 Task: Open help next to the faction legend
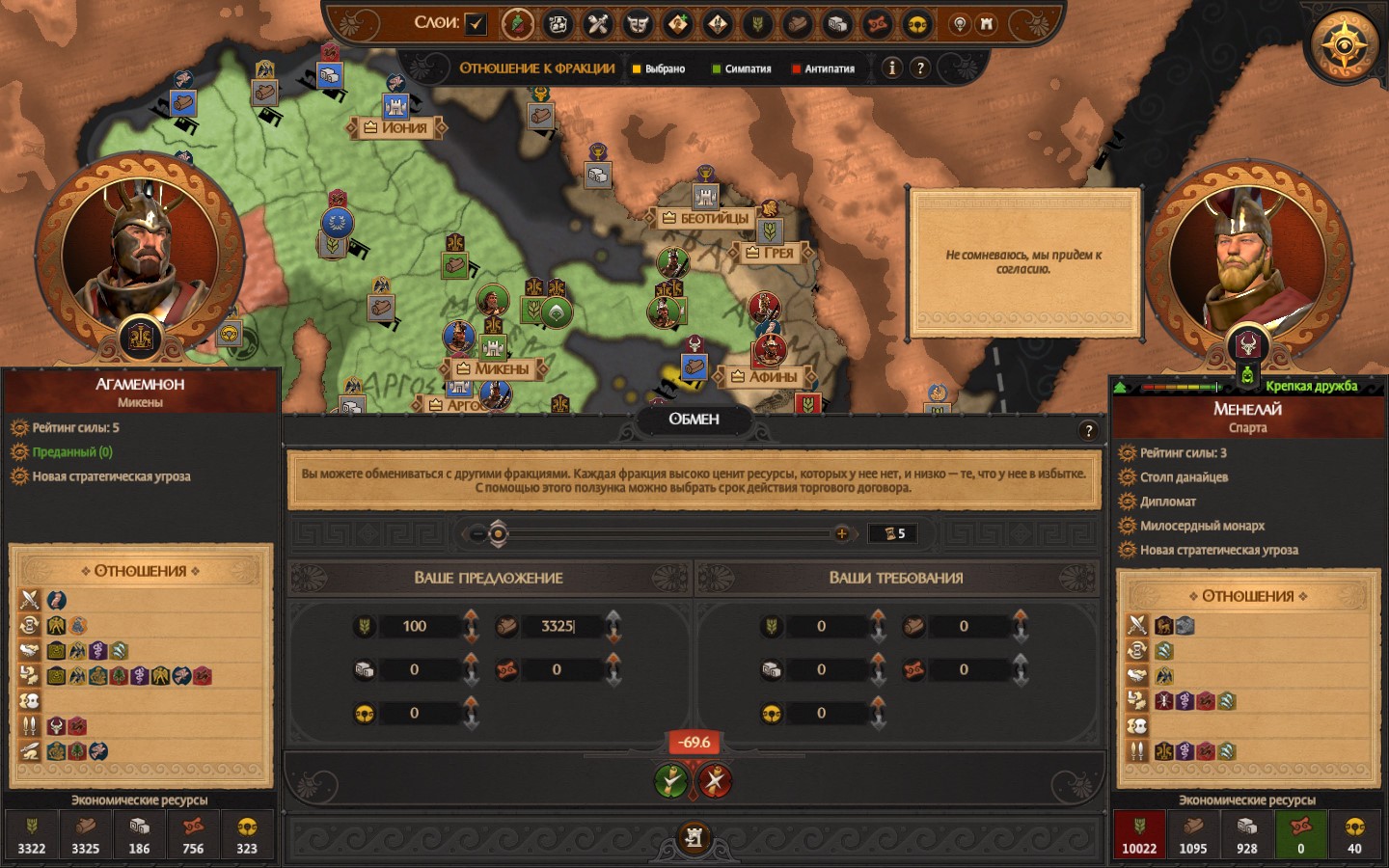click(x=920, y=68)
